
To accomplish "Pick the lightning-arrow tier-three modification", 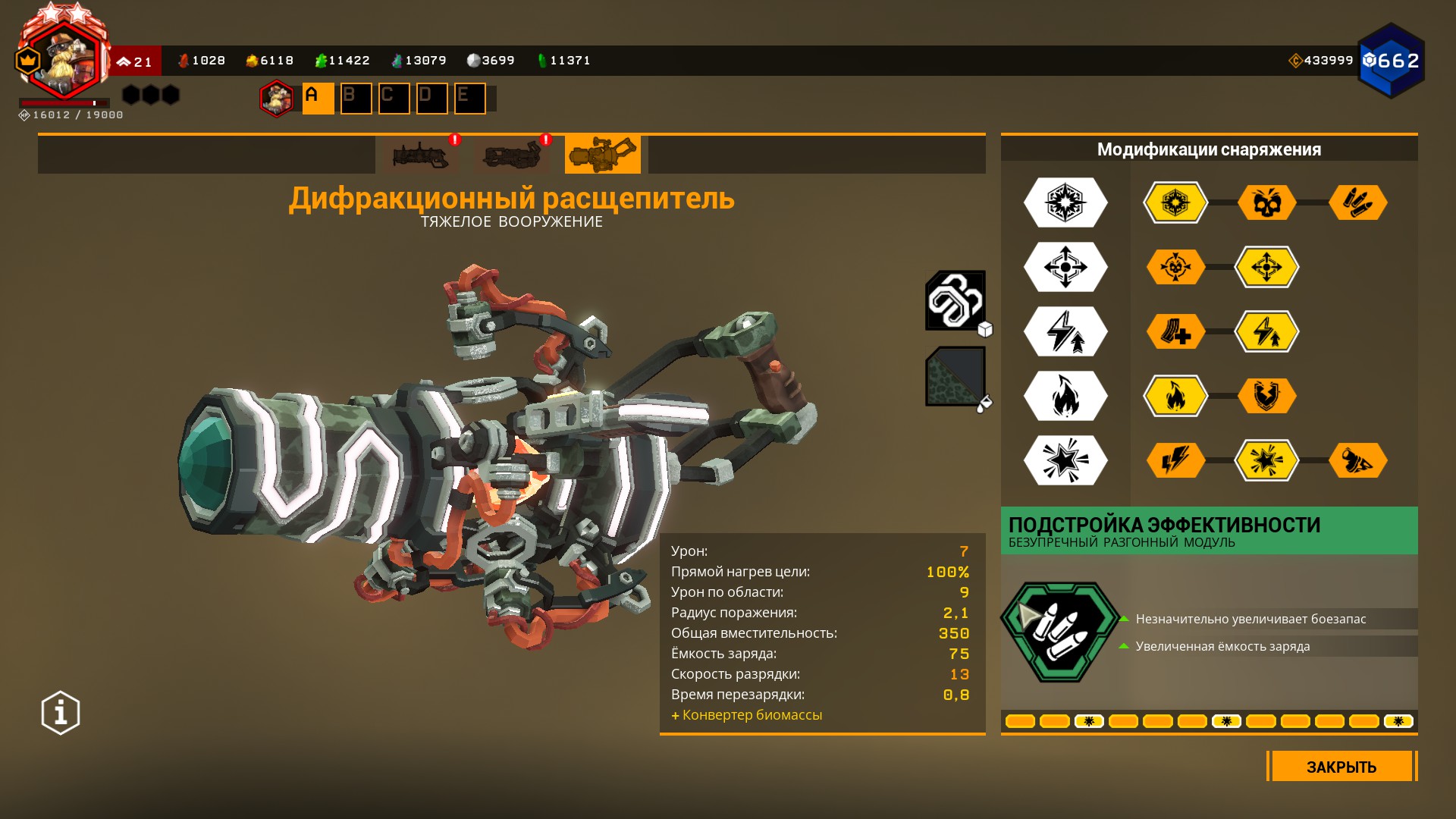I will [x=1266, y=331].
